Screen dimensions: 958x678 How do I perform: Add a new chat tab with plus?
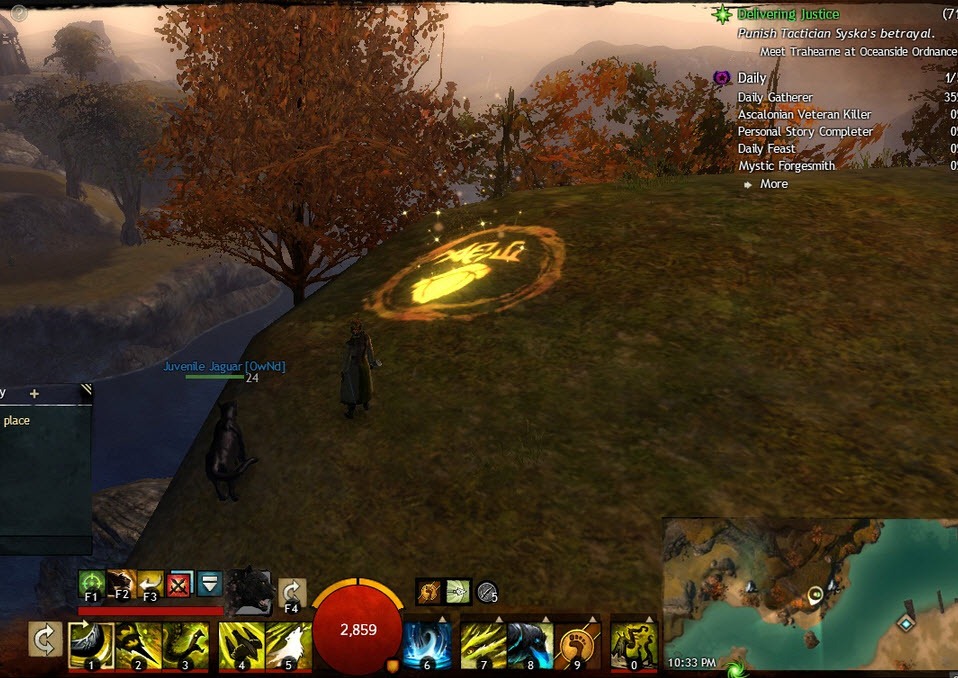[34, 394]
